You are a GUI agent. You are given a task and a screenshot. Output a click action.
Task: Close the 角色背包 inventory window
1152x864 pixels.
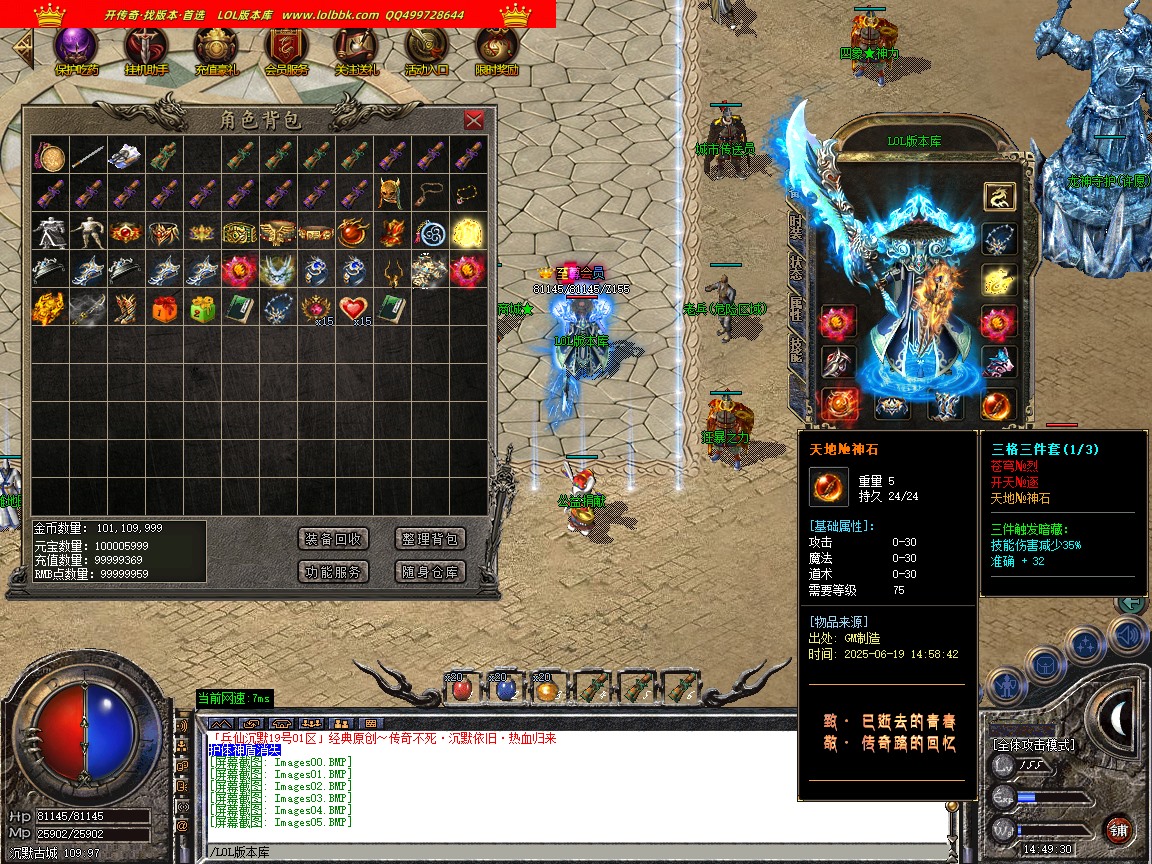[474, 121]
